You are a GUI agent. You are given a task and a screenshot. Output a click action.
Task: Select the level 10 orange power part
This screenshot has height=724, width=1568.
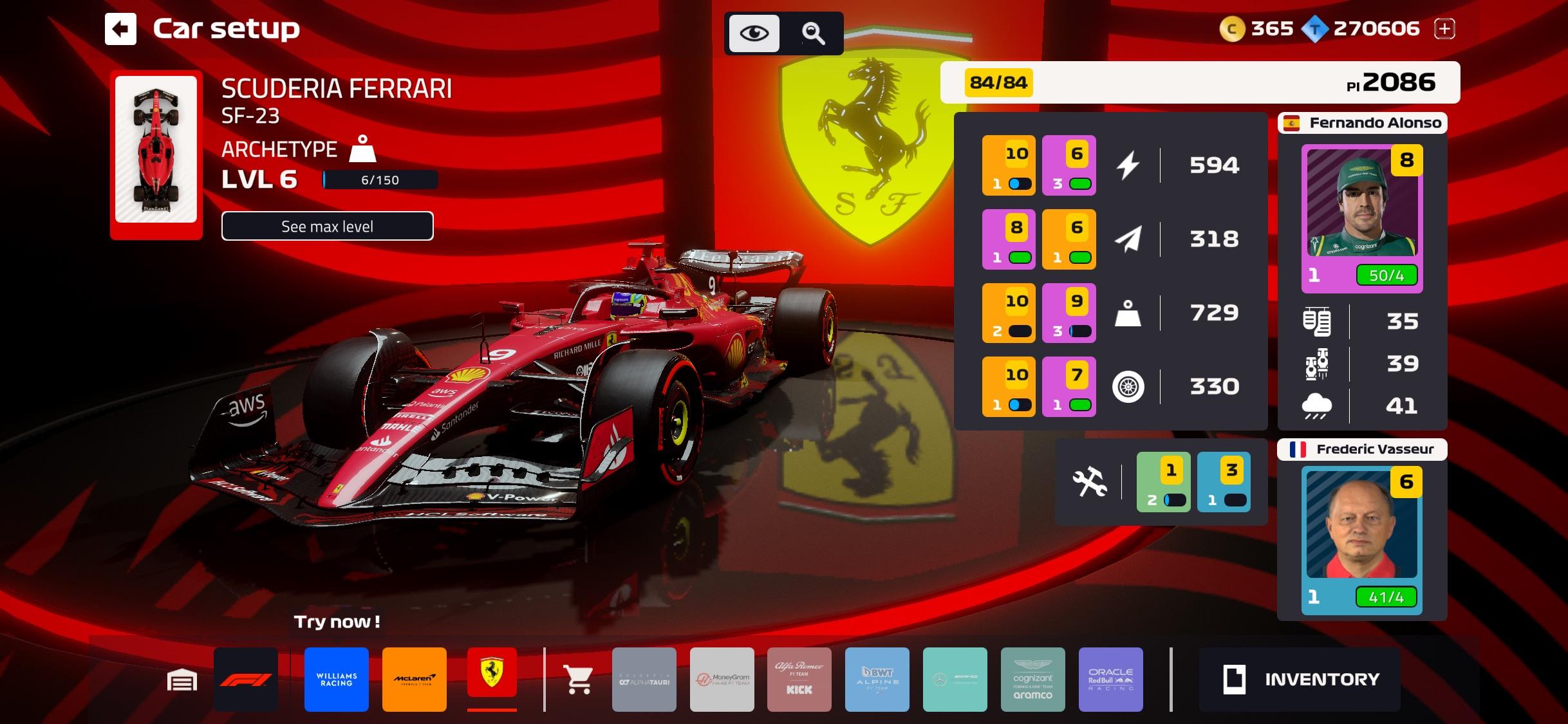pyautogui.click(x=1009, y=165)
